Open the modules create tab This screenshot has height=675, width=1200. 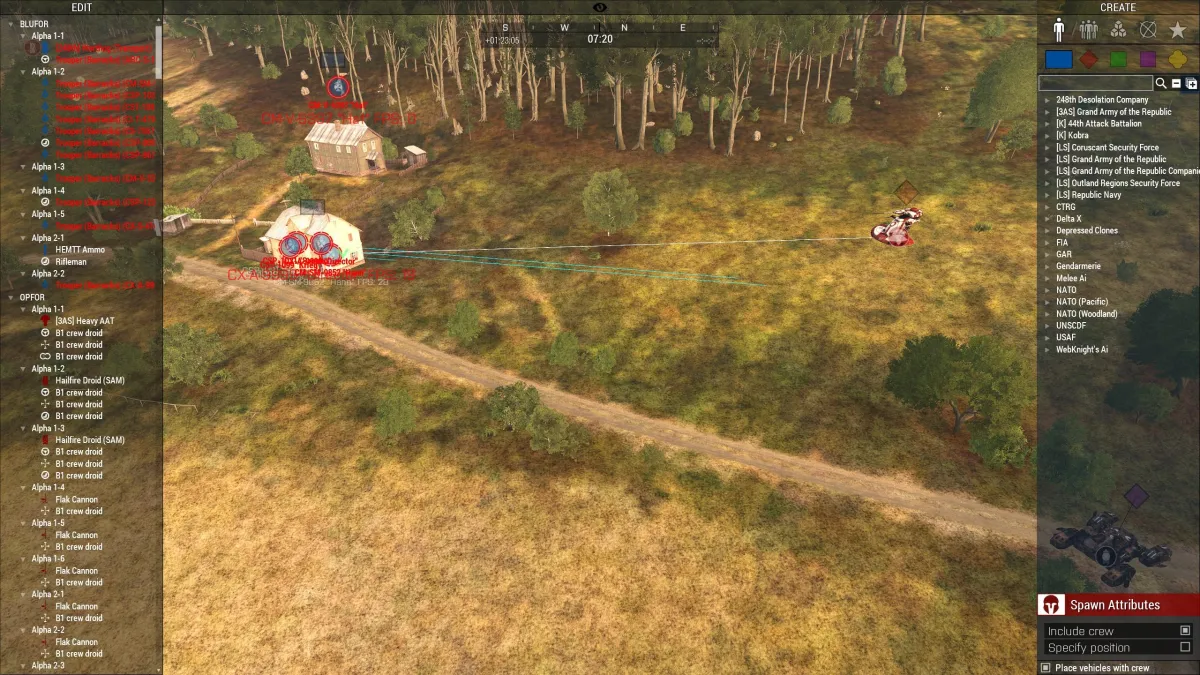[1118, 29]
